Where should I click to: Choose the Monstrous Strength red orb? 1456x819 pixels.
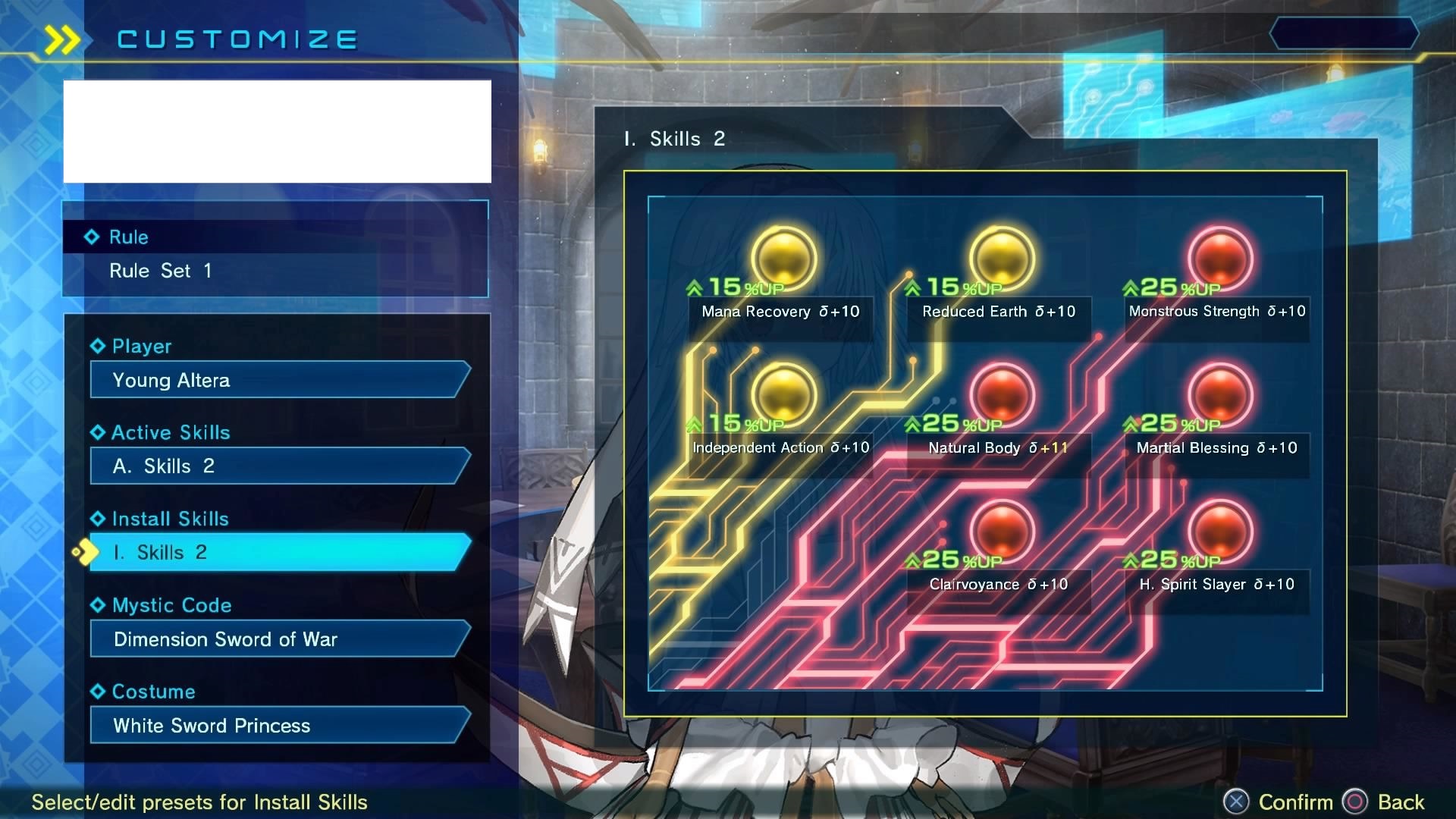[1219, 258]
